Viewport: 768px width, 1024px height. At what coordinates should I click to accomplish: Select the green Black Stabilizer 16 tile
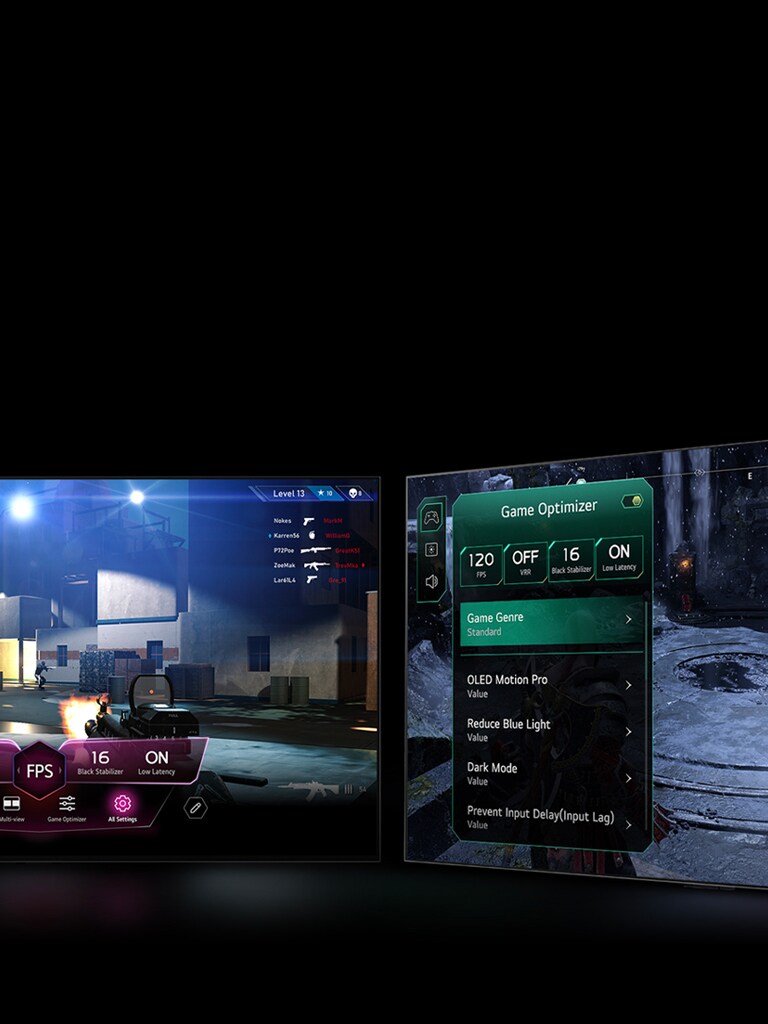[571, 558]
